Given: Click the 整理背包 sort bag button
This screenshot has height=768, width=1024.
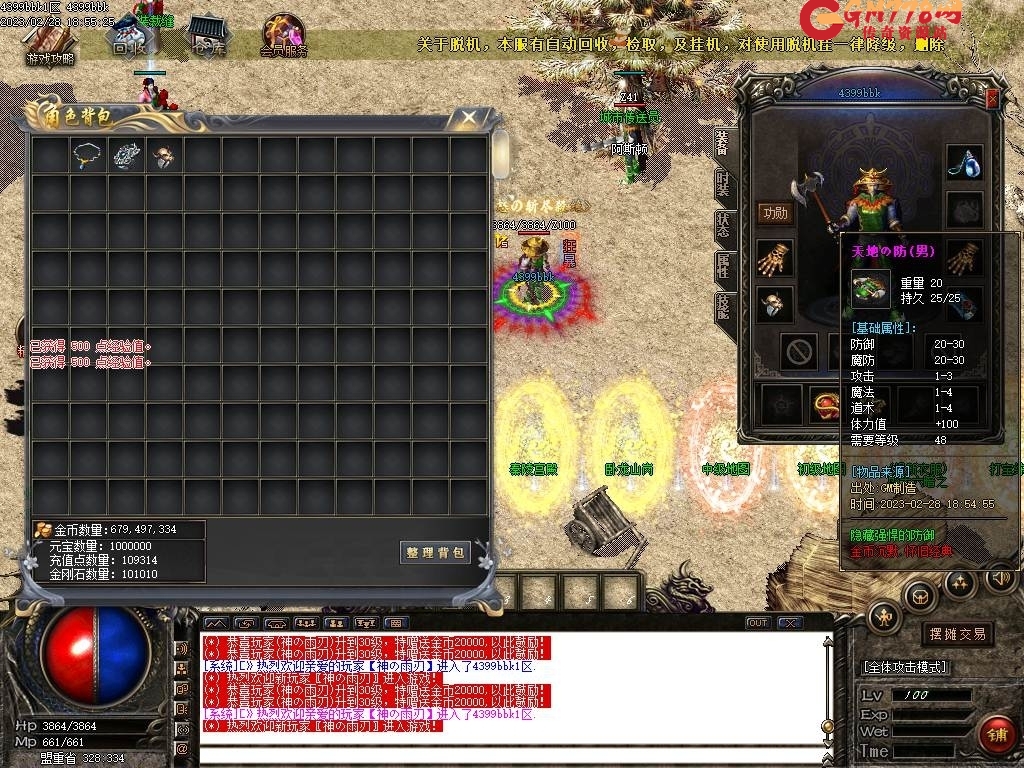Looking at the screenshot, I should point(435,552).
